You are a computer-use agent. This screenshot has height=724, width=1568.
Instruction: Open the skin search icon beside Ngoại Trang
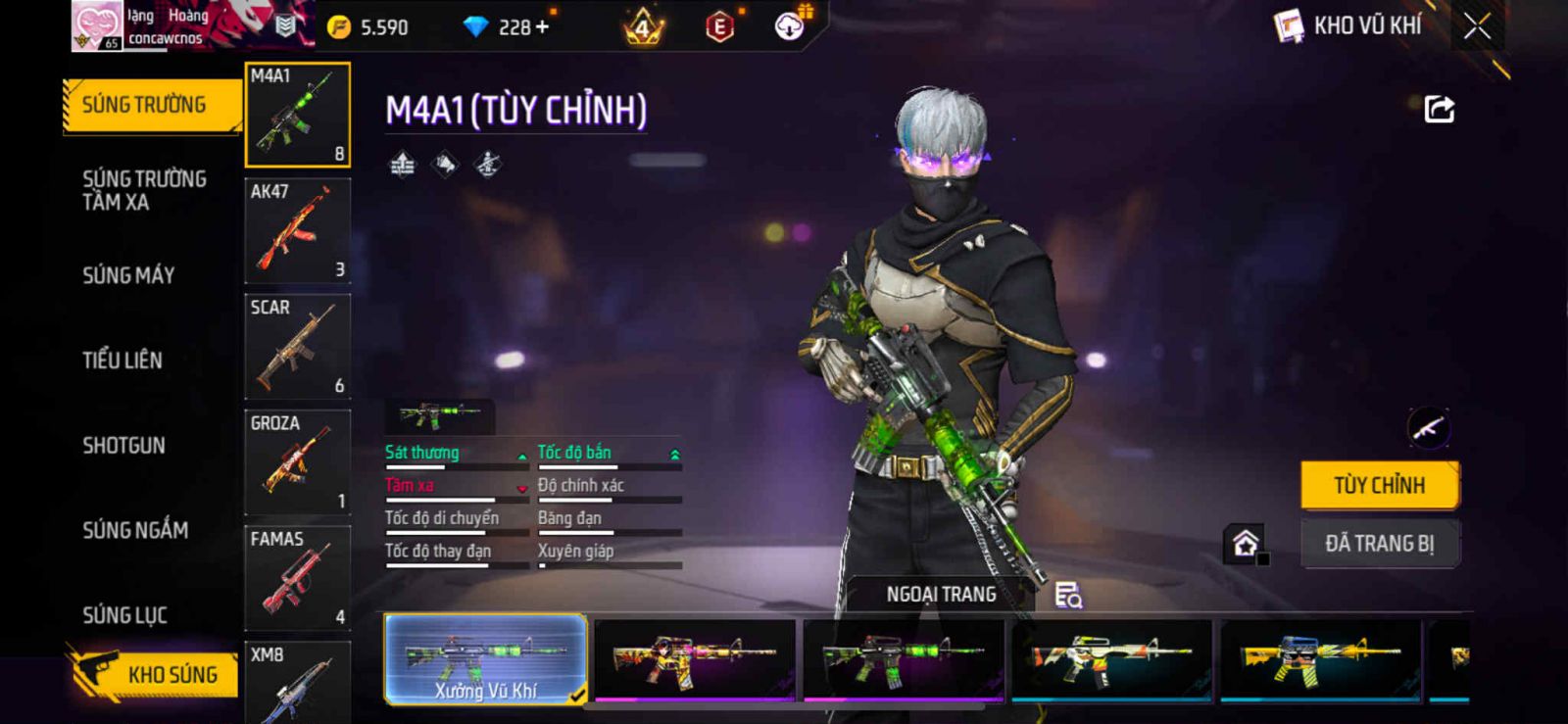coord(1067,595)
